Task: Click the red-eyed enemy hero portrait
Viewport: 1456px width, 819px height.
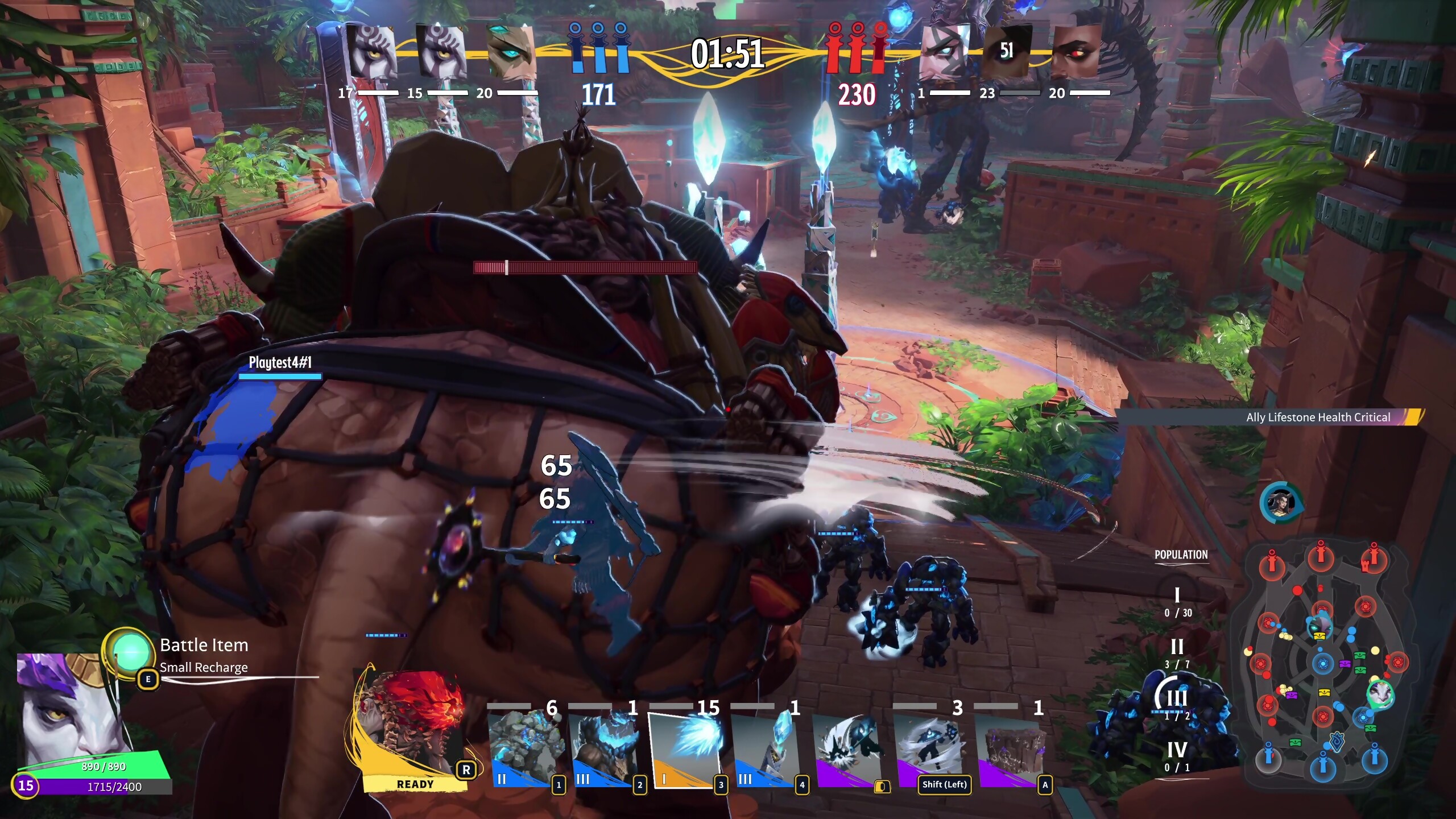Action: [x=1075, y=52]
